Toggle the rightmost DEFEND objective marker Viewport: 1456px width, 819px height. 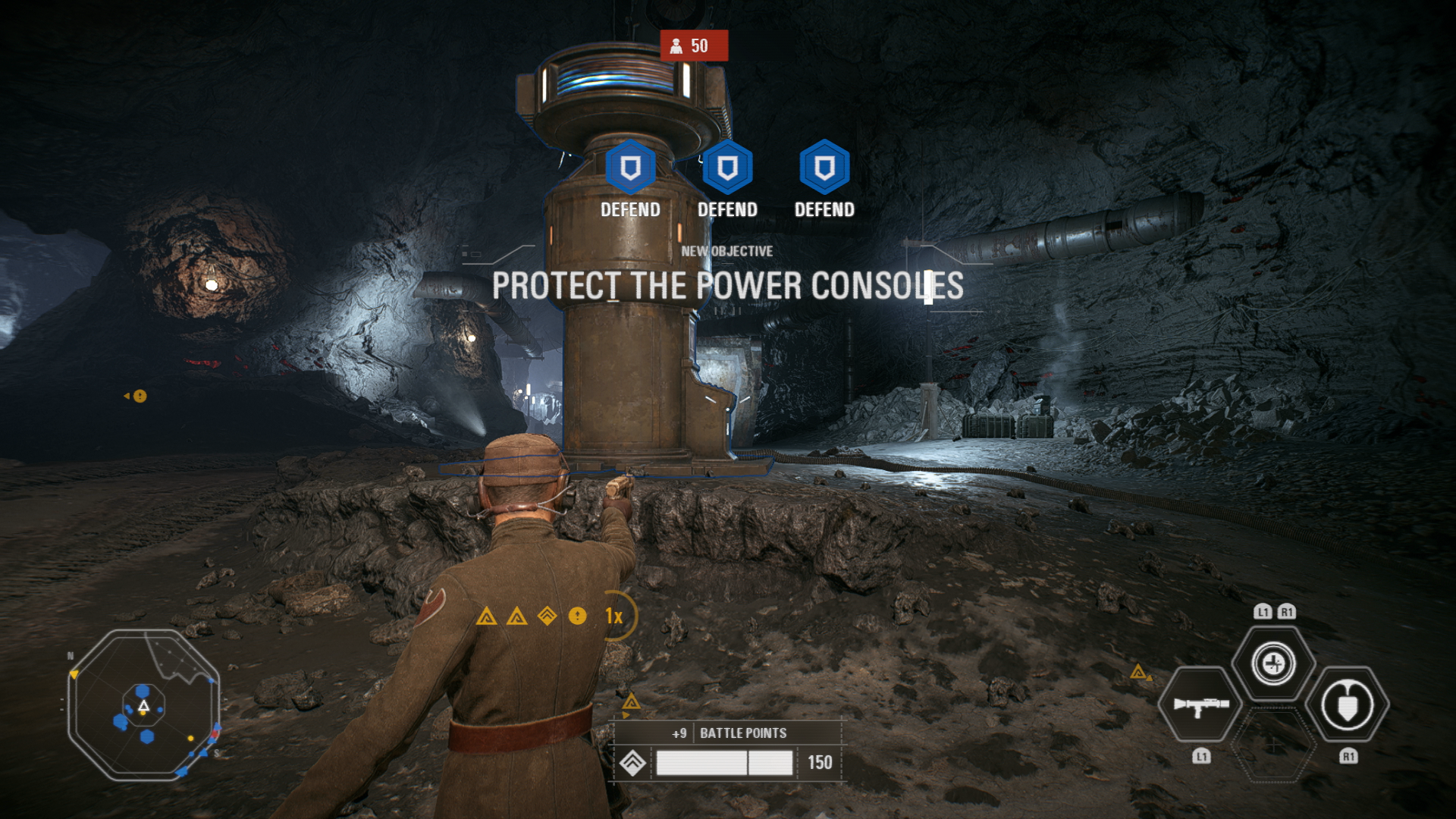[823, 165]
